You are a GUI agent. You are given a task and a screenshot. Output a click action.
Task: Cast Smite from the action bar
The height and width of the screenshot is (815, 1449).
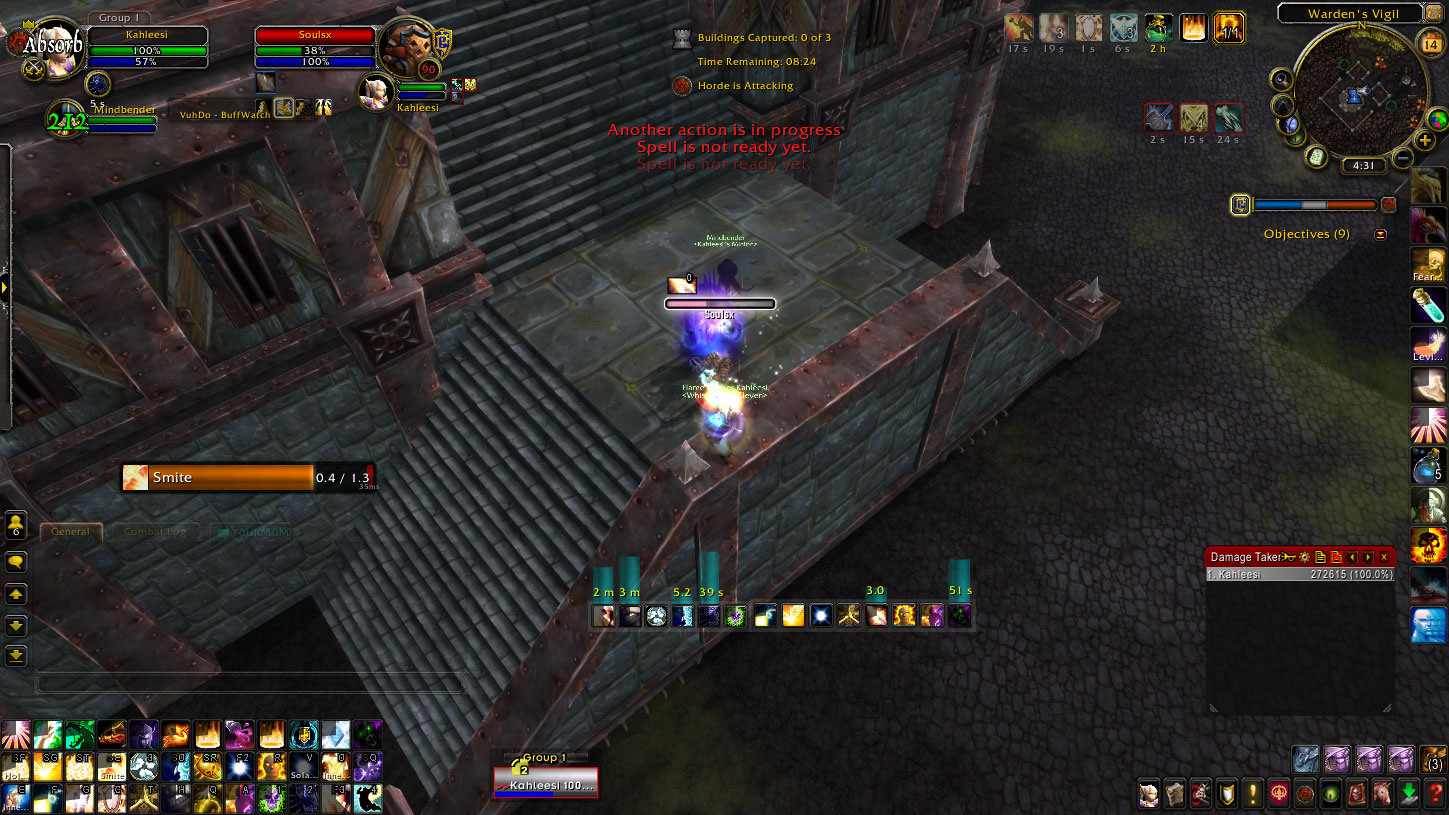tap(111, 765)
